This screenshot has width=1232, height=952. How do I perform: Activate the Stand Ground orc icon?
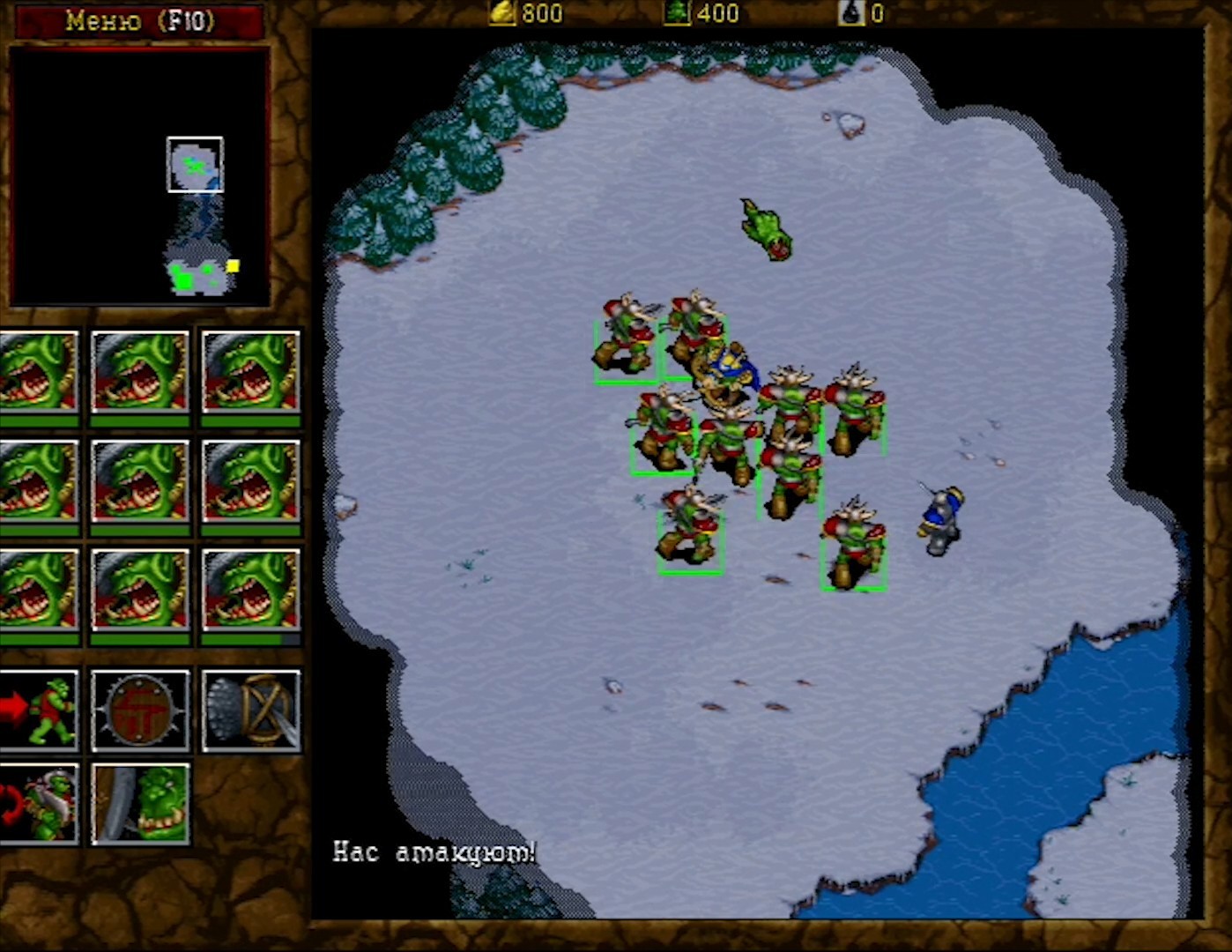pyautogui.click(x=140, y=805)
